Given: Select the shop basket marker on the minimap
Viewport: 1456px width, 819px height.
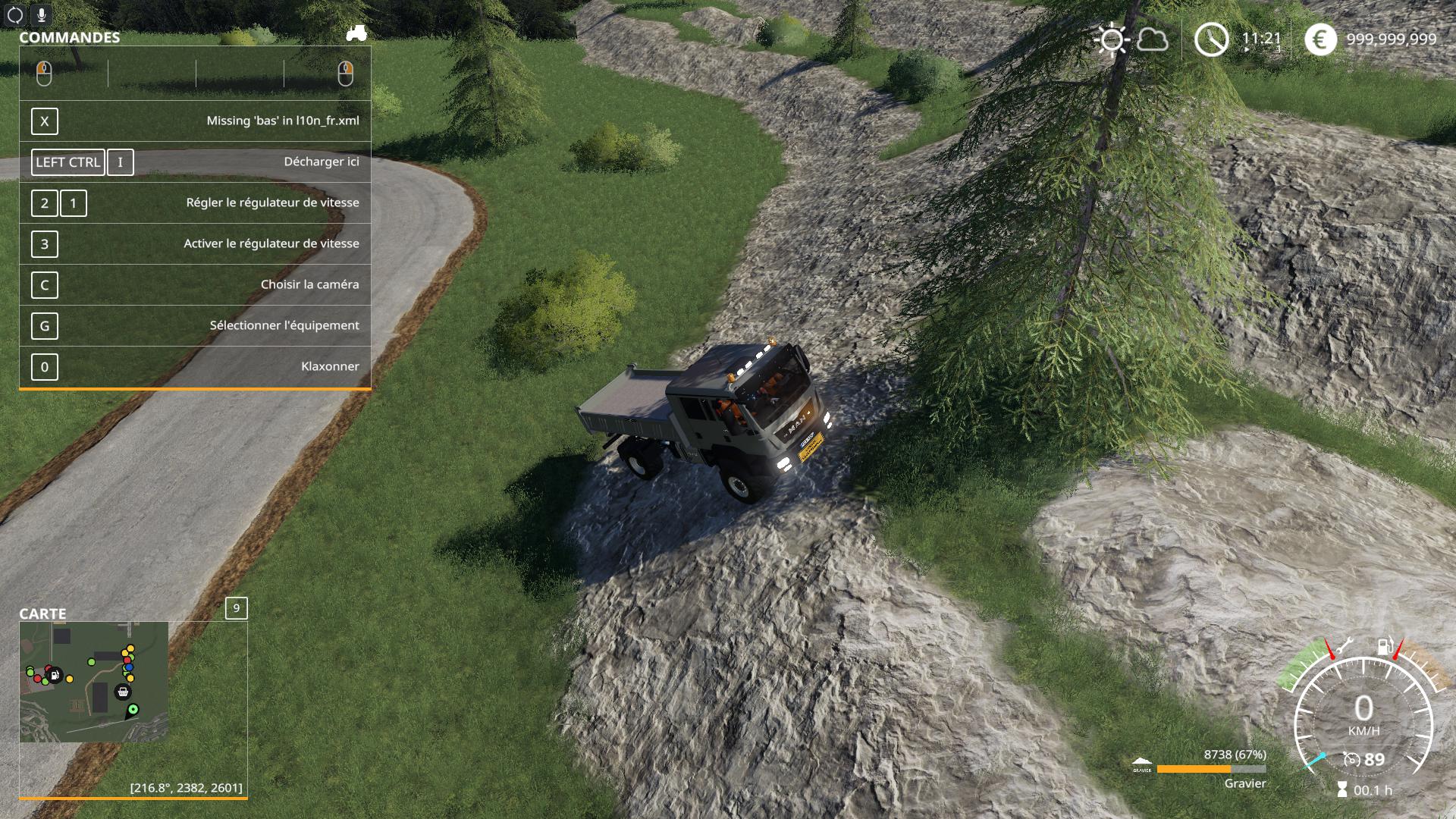Looking at the screenshot, I should [122, 692].
